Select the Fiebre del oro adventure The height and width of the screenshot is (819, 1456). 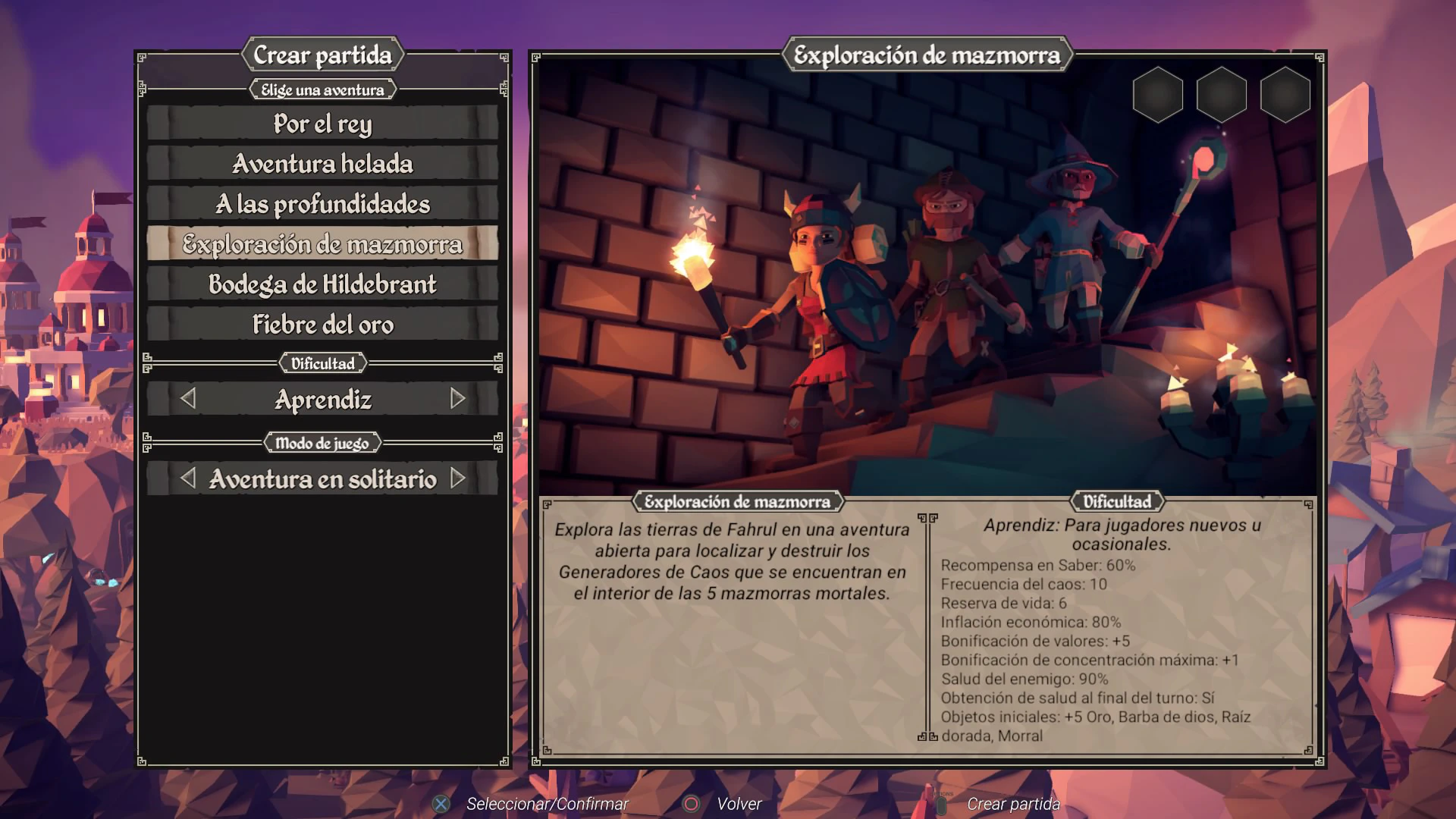322,325
